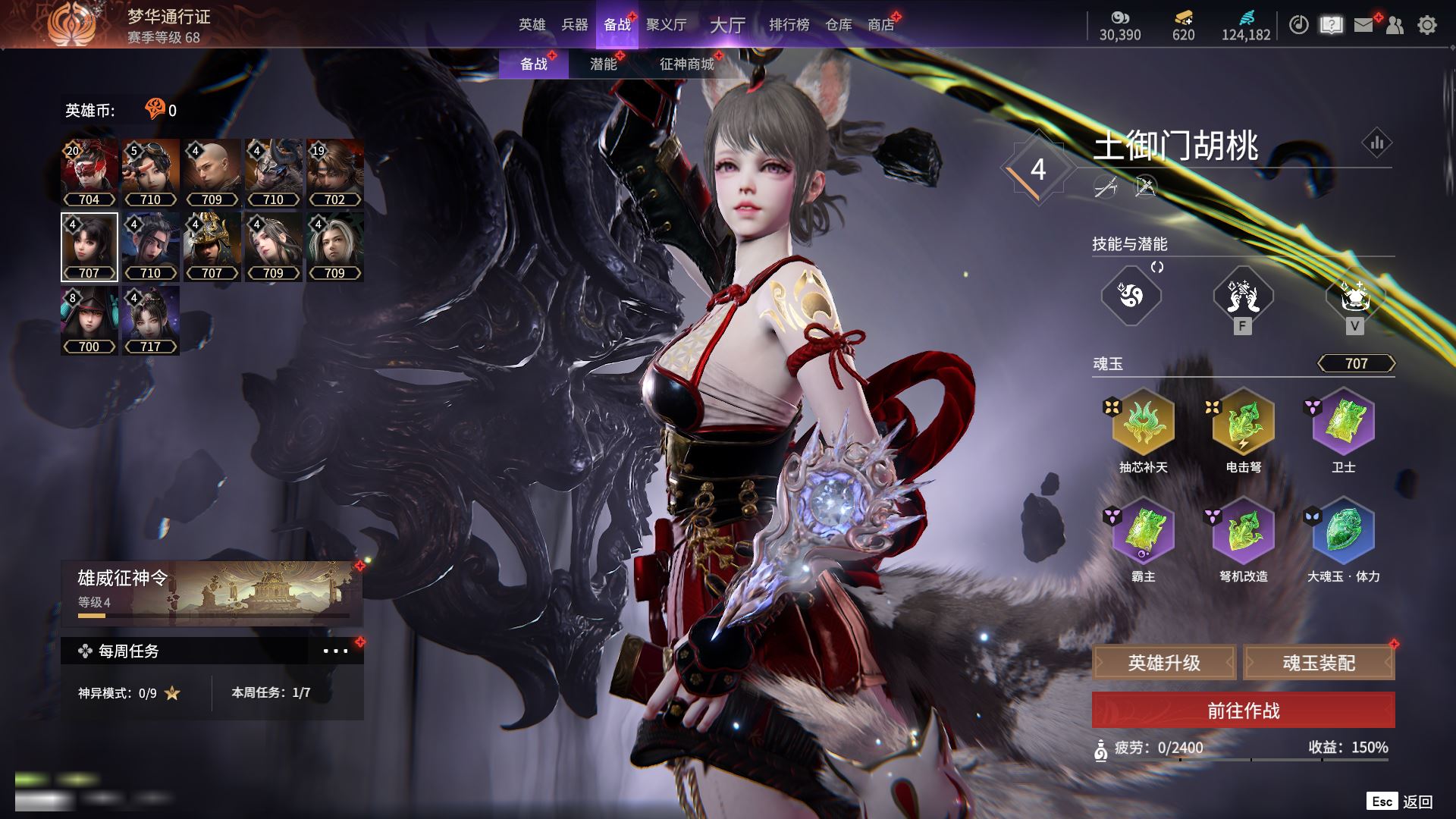The height and width of the screenshot is (819, 1456).
Task: Open the 征神商城 shop tab
Action: pyautogui.click(x=686, y=64)
